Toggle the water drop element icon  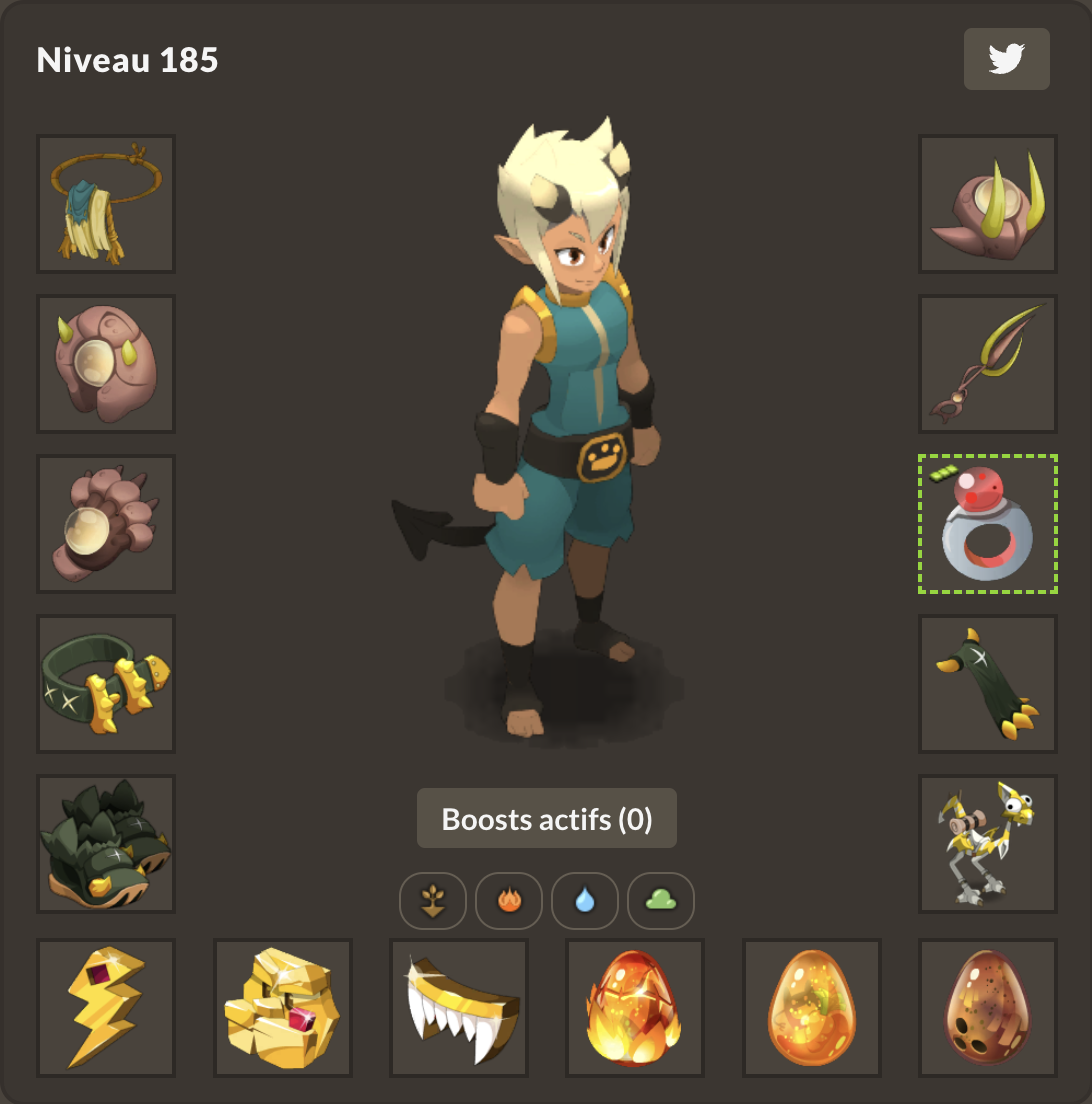coord(585,901)
